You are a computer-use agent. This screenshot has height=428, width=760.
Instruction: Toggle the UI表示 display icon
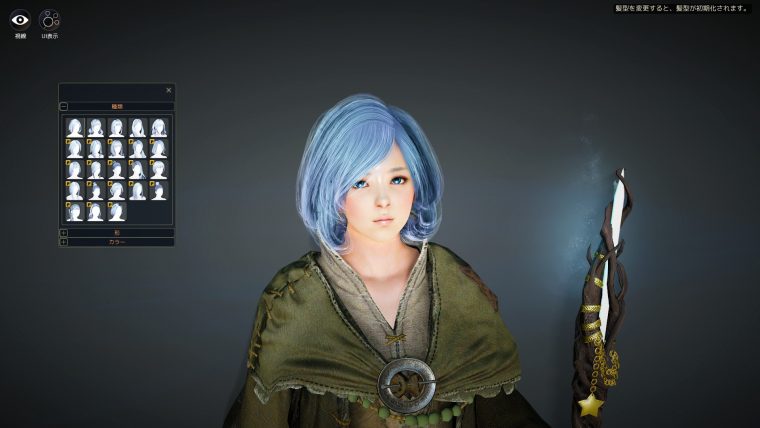[49, 19]
